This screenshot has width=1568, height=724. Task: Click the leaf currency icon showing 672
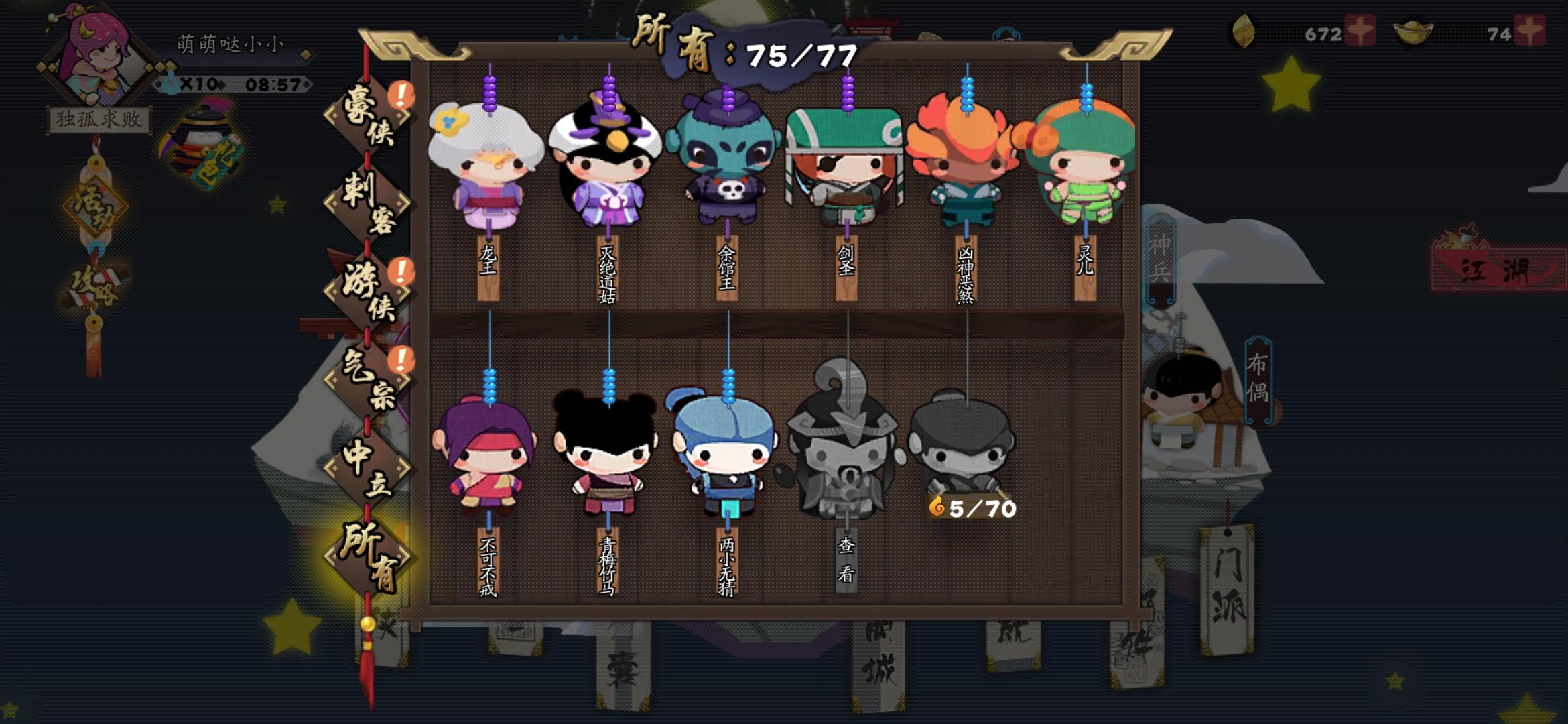1243,32
